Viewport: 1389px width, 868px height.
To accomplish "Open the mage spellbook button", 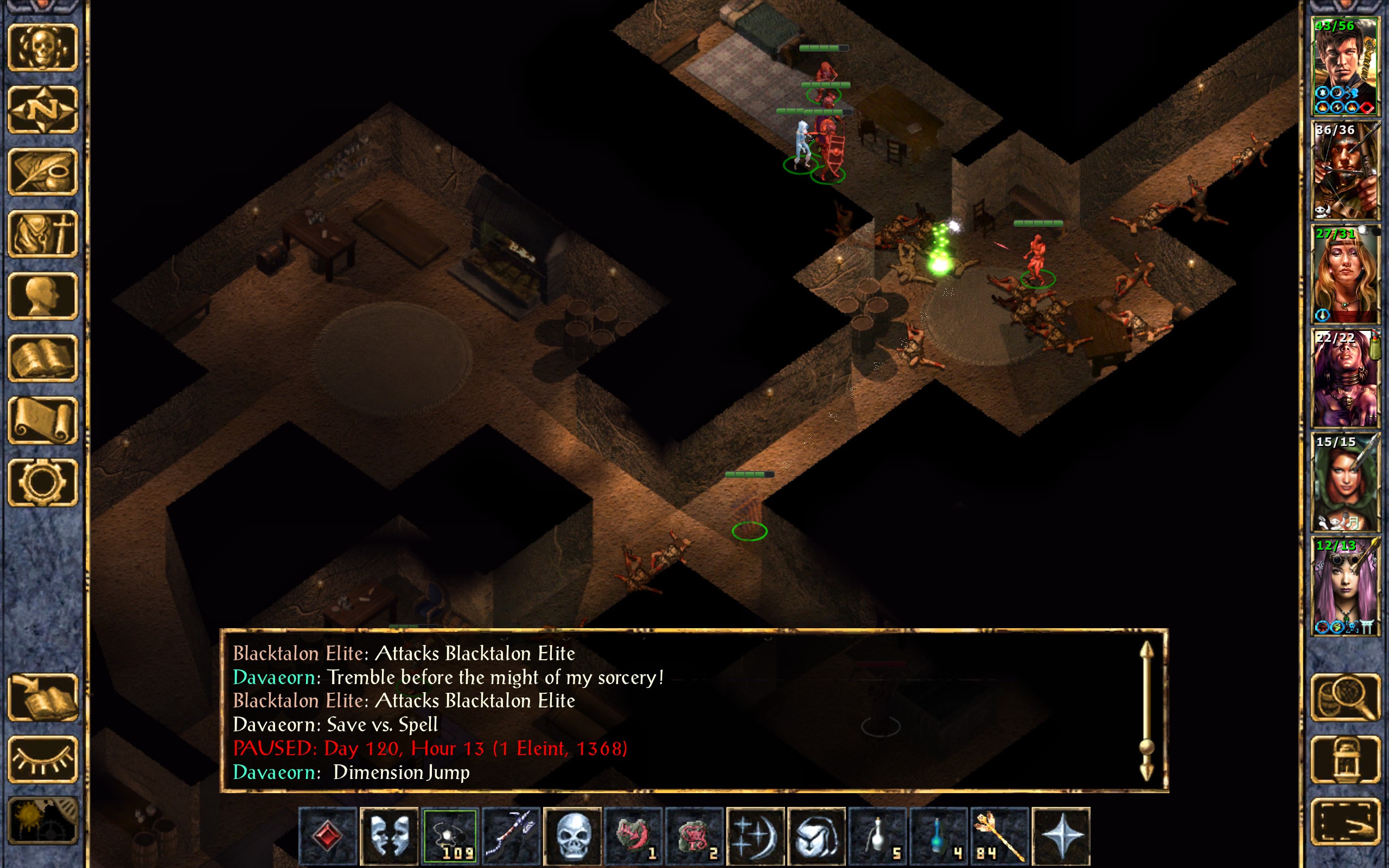I will (43, 358).
